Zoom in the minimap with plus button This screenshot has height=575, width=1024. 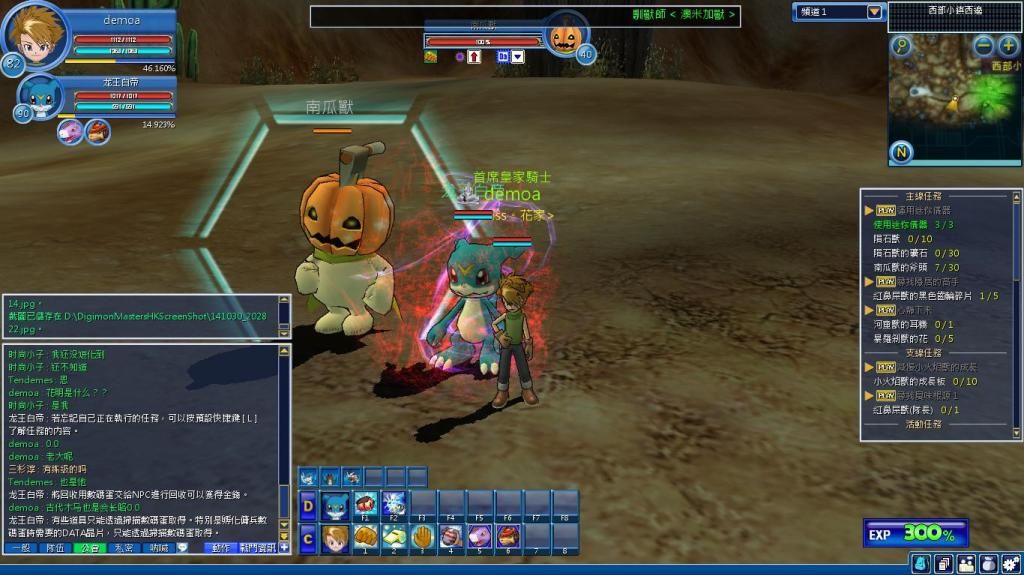pos(1007,46)
